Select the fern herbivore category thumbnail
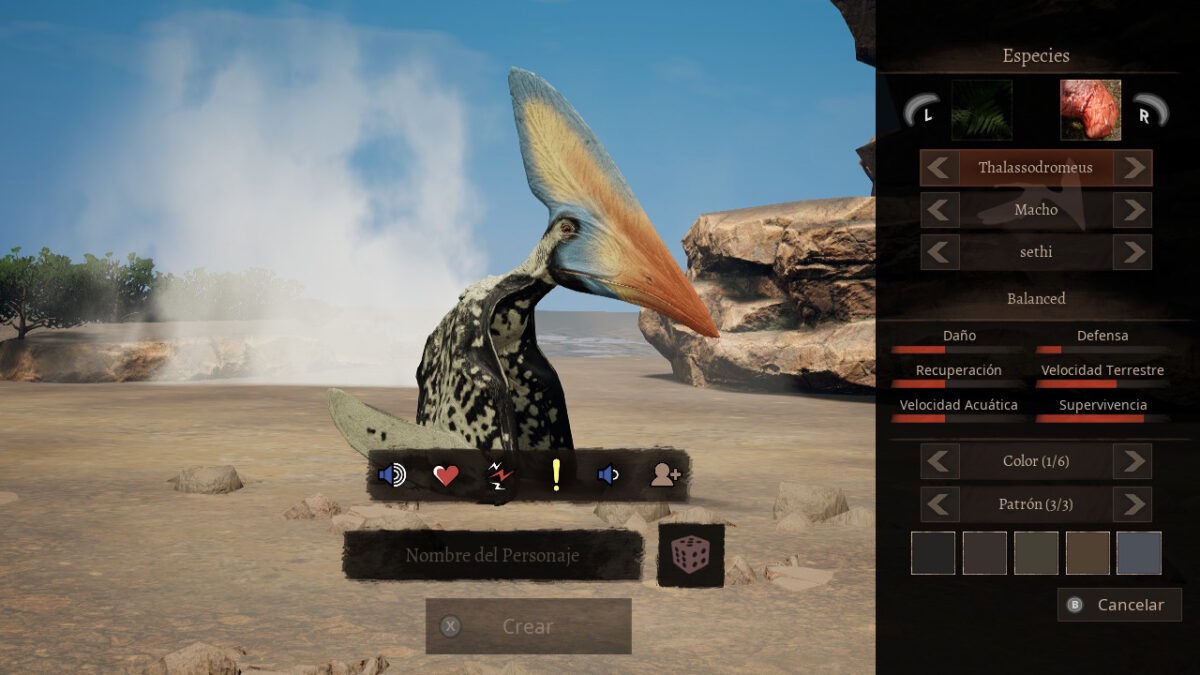This screenshot has width=1200, height=675. [x=981, y=110]
